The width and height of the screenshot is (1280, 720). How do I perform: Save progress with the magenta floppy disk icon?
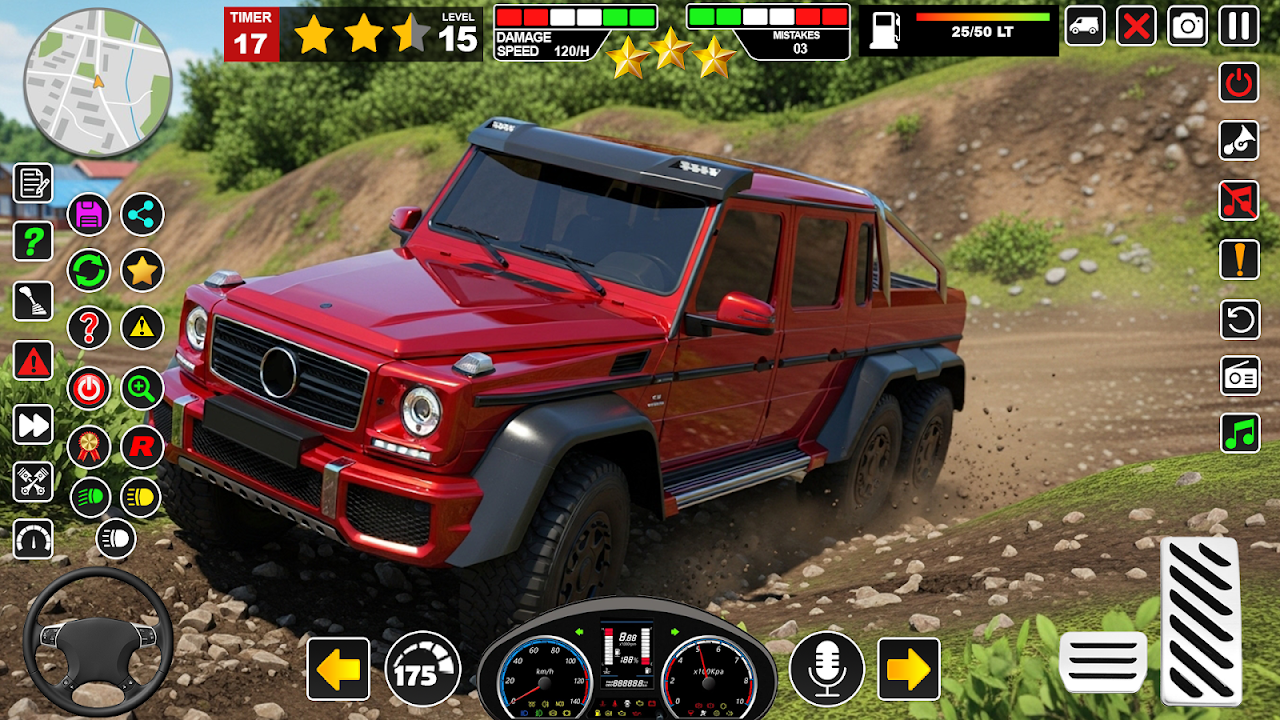pos(89,214)
